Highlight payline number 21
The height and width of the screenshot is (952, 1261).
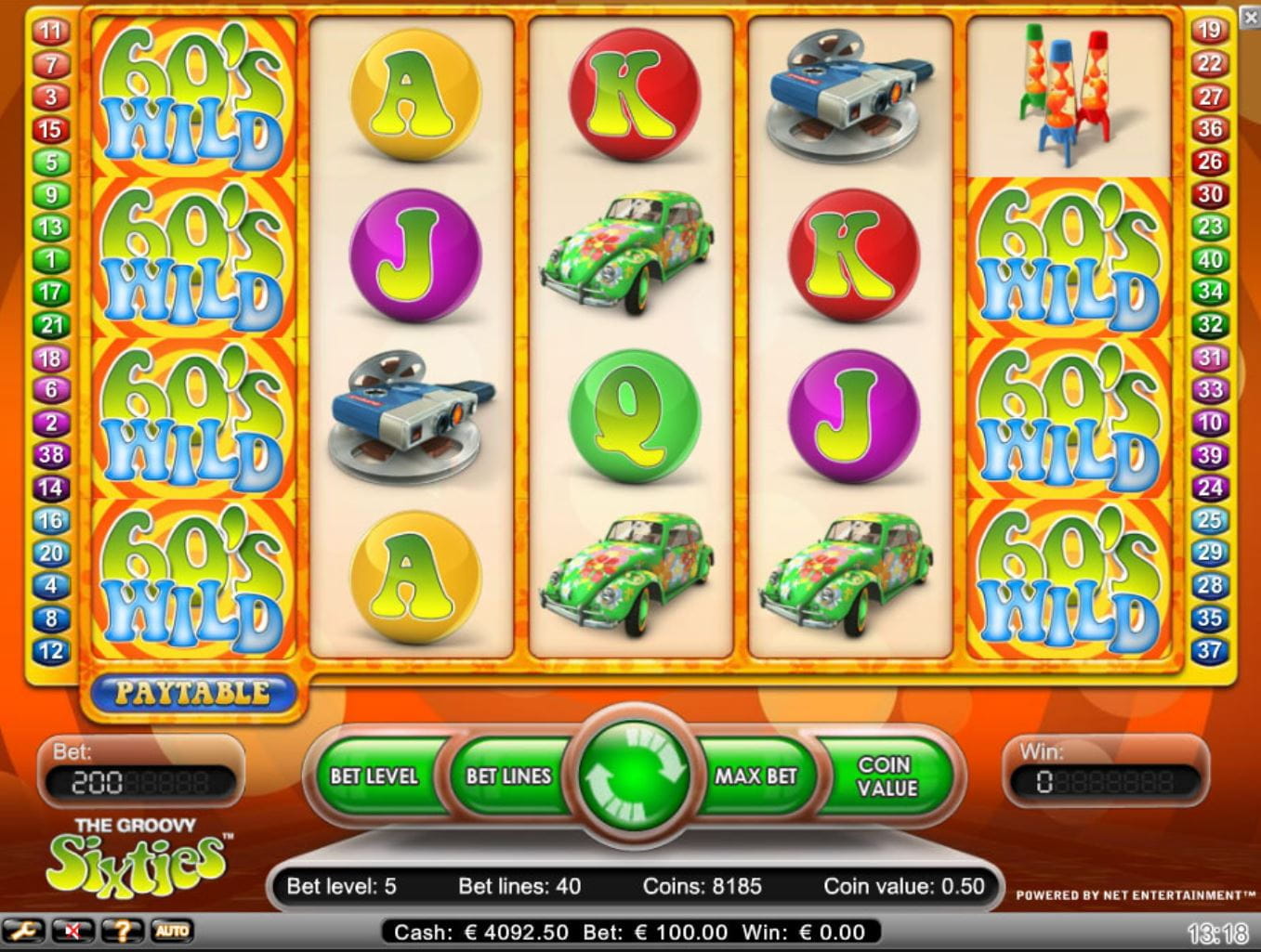click(x=50, y=325)
